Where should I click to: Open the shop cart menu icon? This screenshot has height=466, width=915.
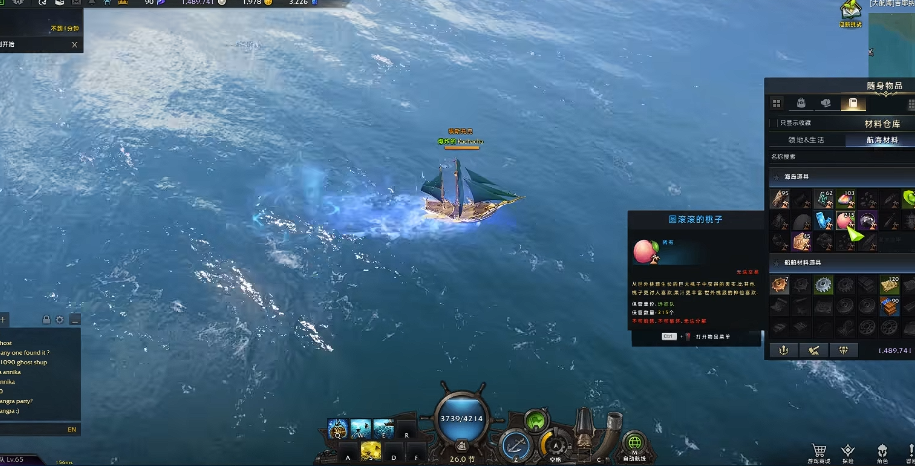click(819, 451)
